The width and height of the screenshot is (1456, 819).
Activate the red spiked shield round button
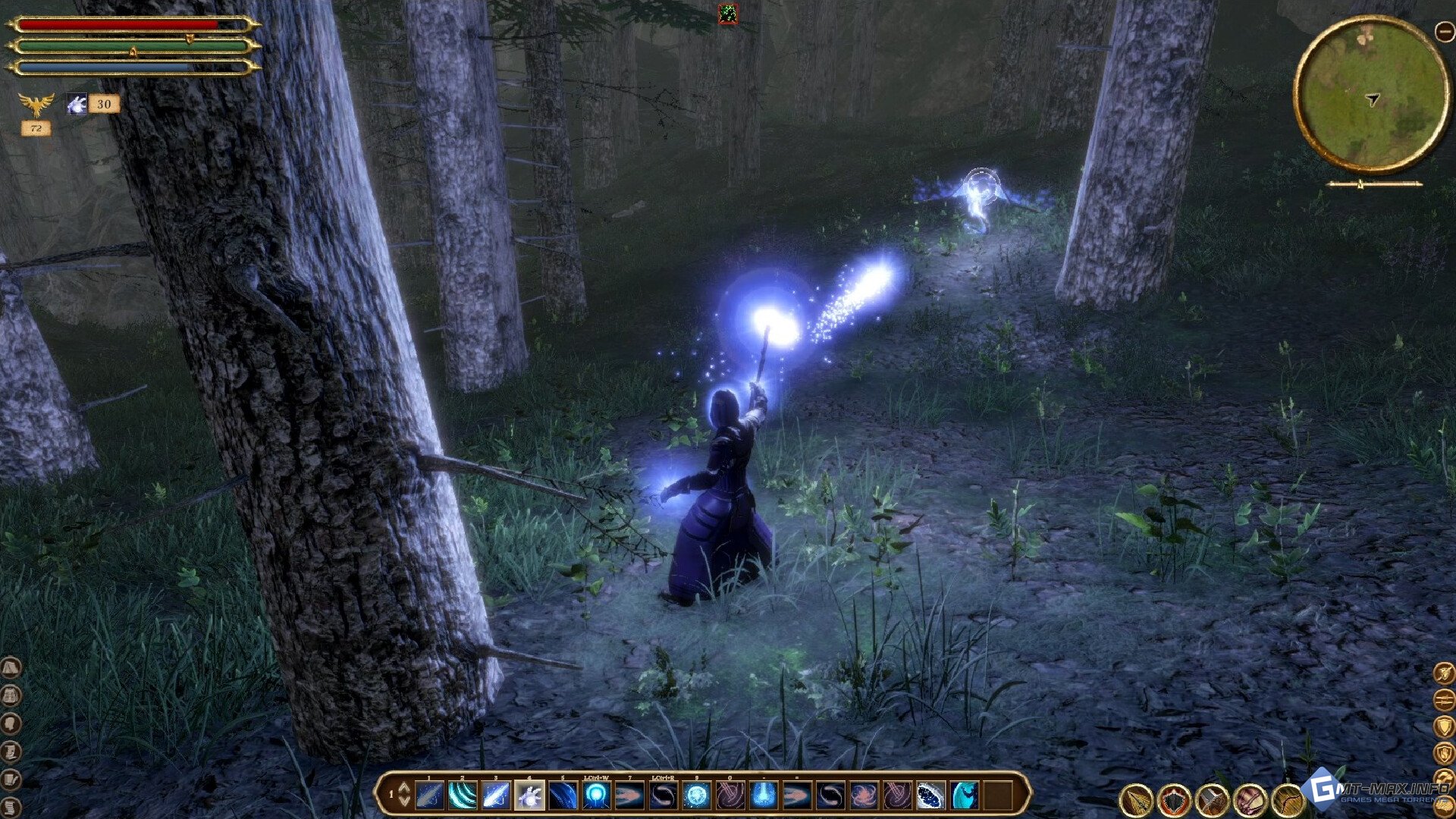[1174, 799]
